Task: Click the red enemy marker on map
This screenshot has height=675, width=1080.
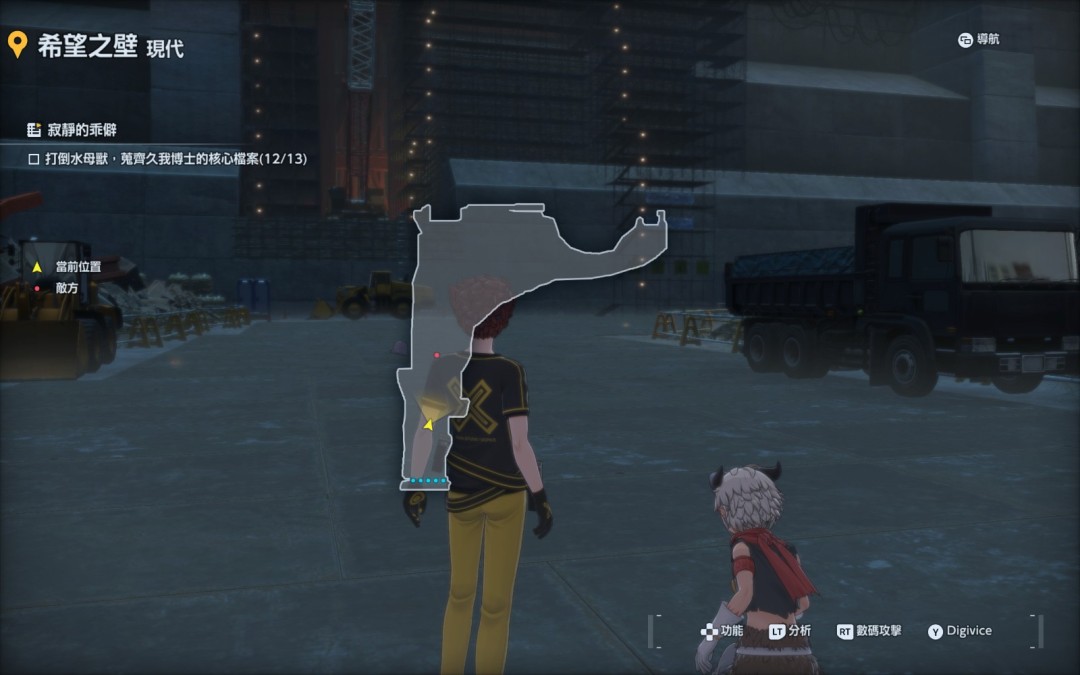Action: (x=437, y=355)
